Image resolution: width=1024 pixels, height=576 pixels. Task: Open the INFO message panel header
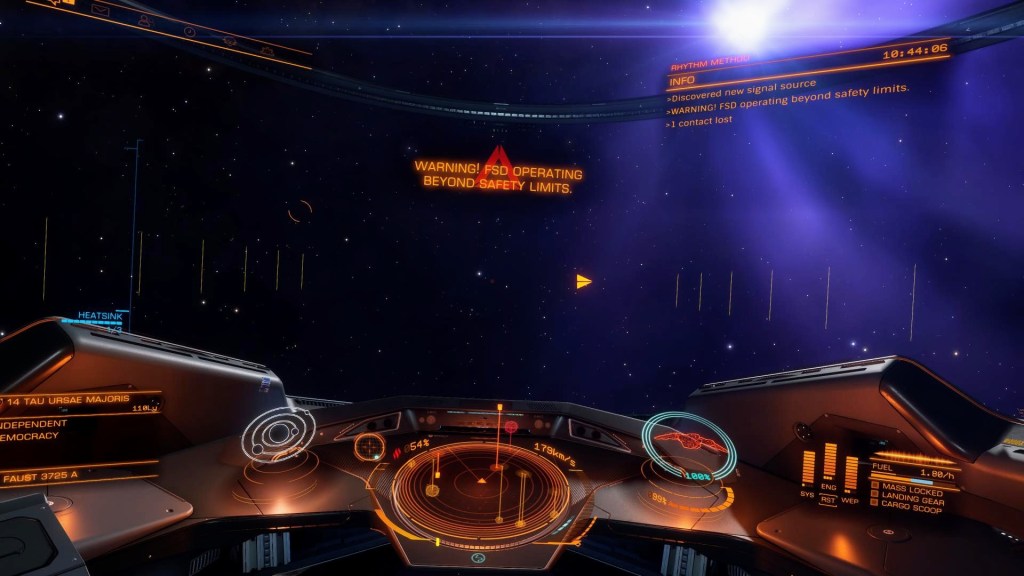[683, 80]
